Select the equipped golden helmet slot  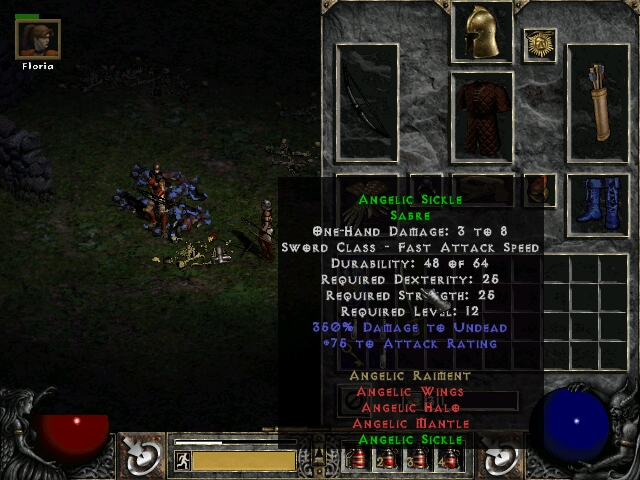(x=482, y=32)
